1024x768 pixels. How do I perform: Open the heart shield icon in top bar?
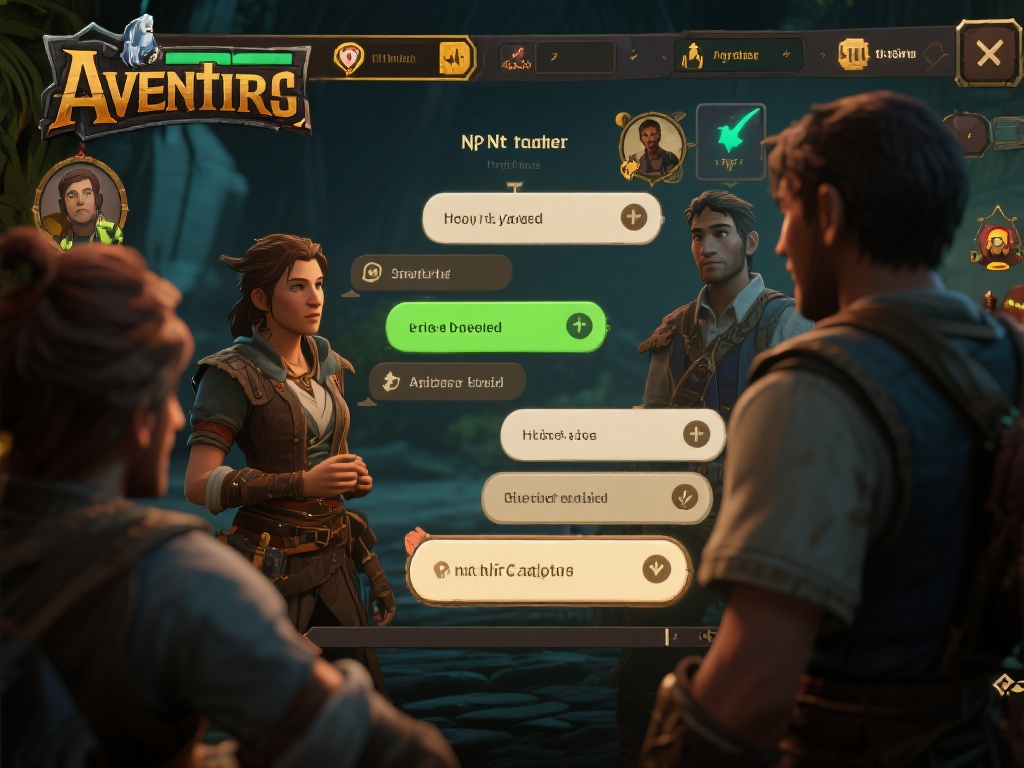[348, 58]
